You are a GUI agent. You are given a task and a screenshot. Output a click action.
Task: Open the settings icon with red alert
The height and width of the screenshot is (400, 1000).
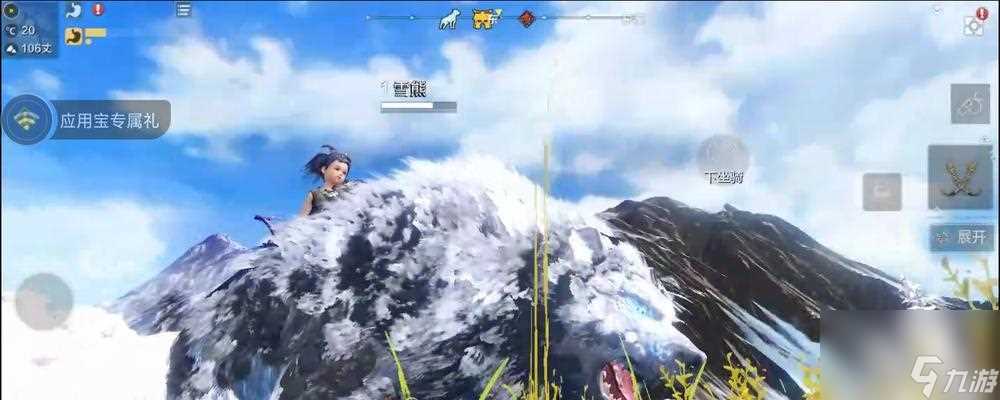(x=973, y=23)
